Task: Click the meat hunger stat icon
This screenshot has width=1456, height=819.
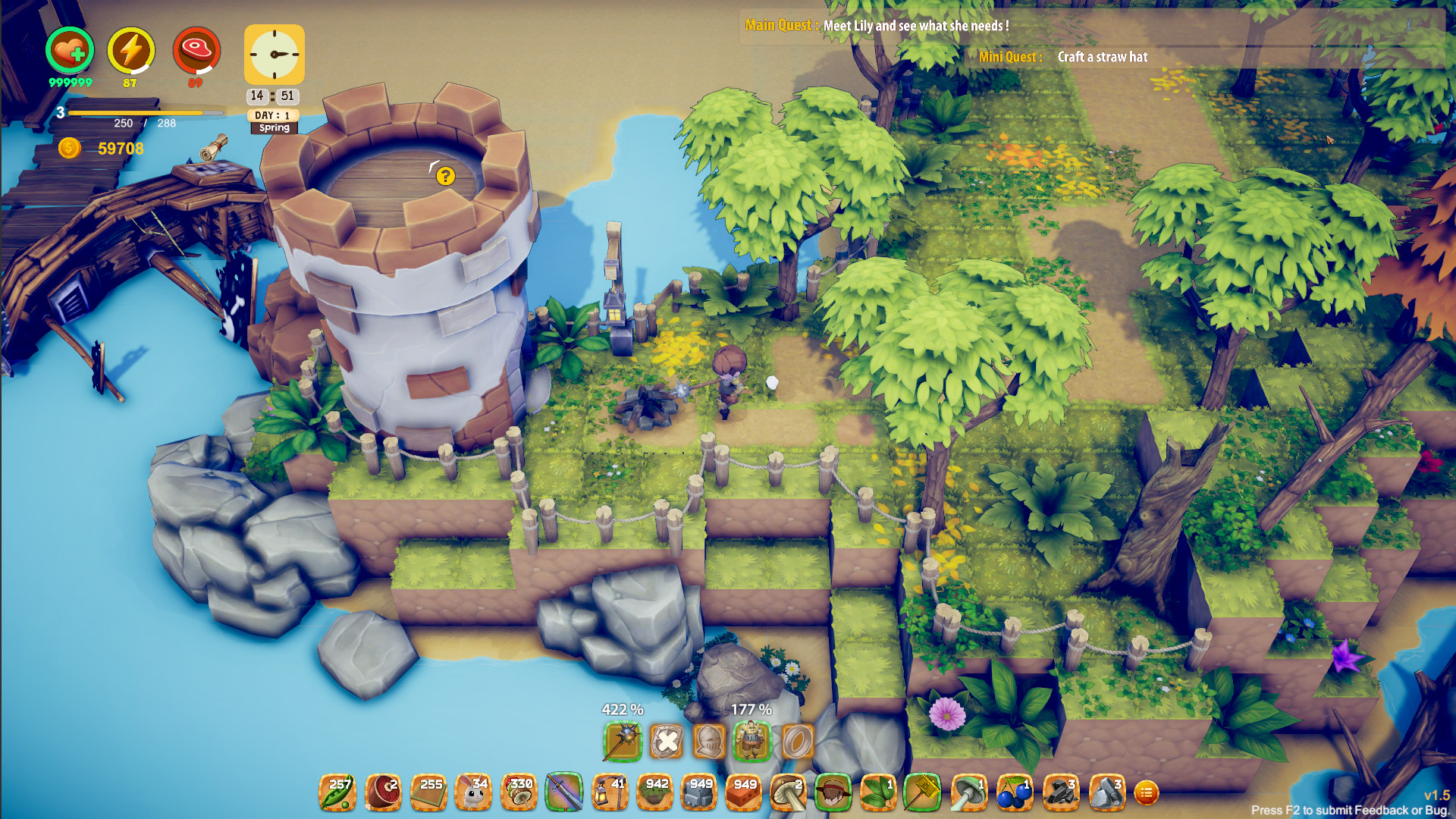Action: (196, 50)
